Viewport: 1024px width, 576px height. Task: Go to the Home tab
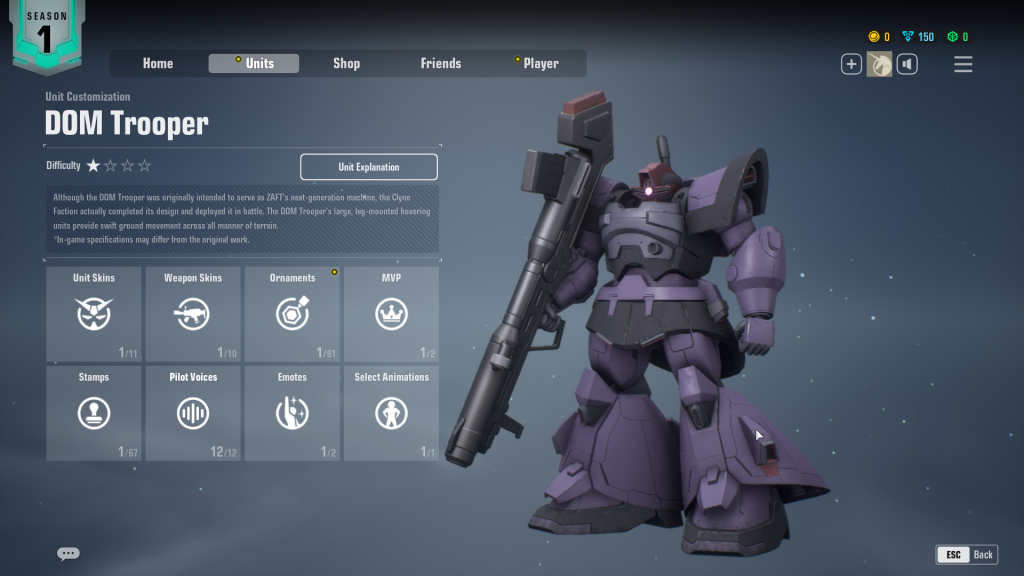tap(158, 63)
